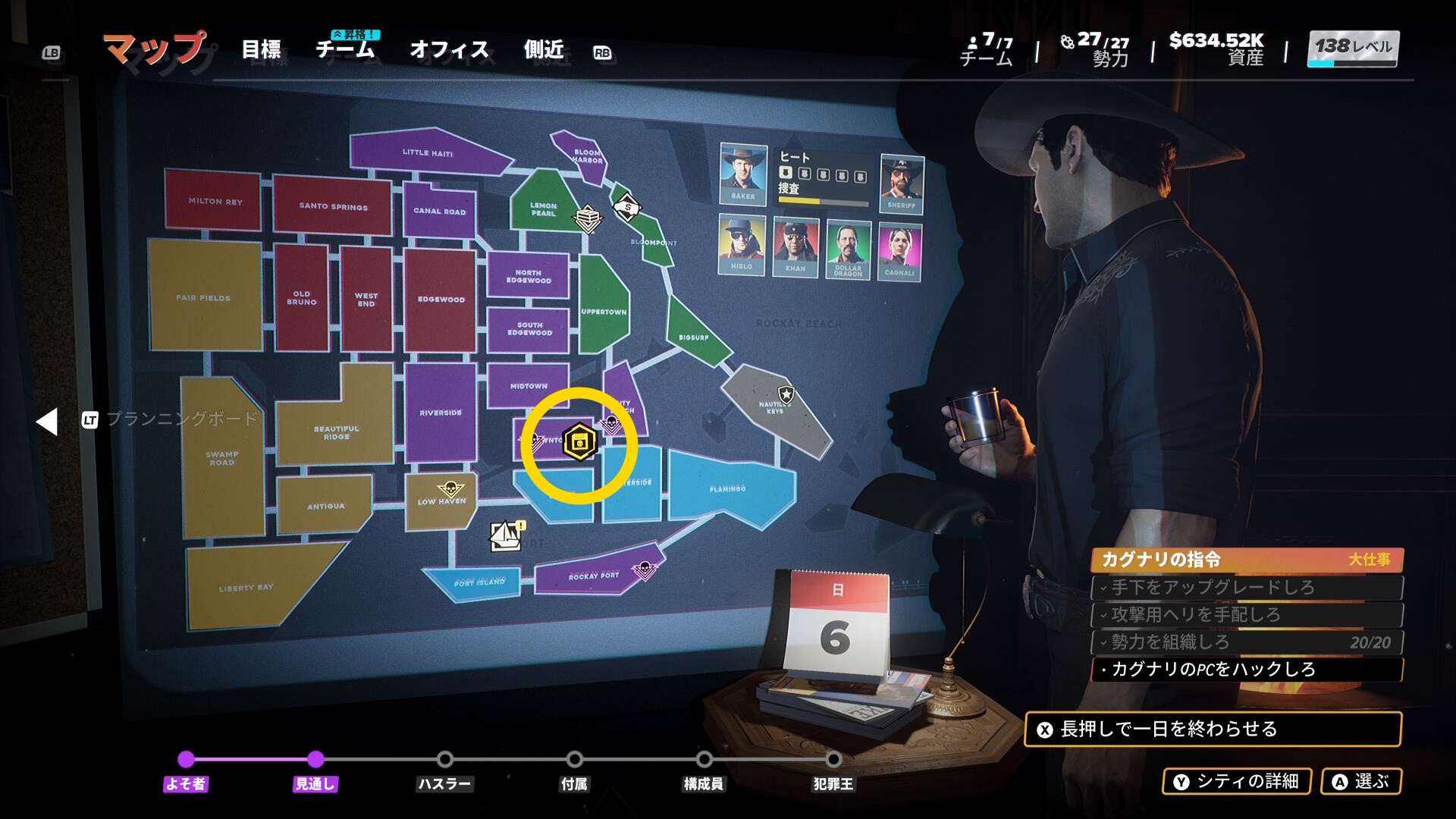Click the 長押しで一日を終わらせる button
The width and height of the screenshot is (1456, 819).
[x=1212, y=730]
